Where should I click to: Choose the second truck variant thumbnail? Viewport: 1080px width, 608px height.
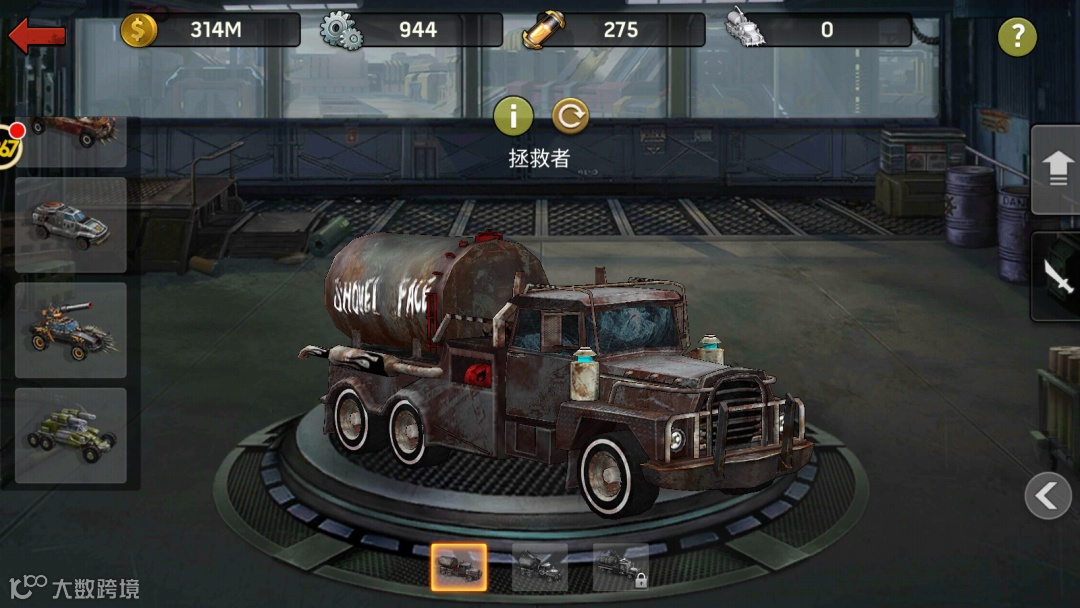[539, 567]
